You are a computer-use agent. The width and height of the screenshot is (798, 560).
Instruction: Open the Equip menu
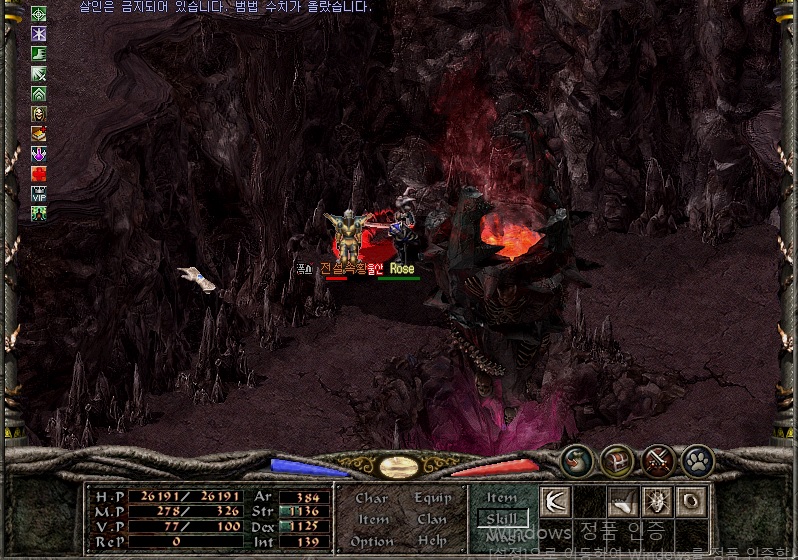pyautogui.click(x=432, y=498)
